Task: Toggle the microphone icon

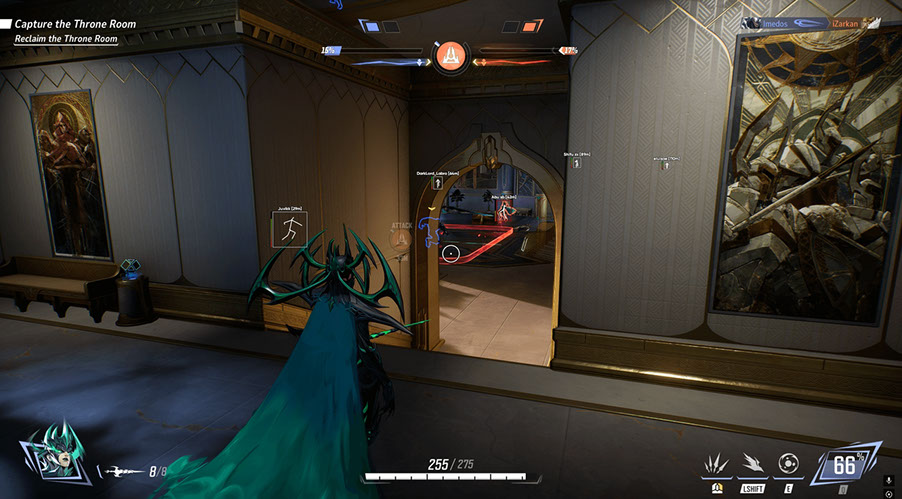Action: tap(889, 482)
